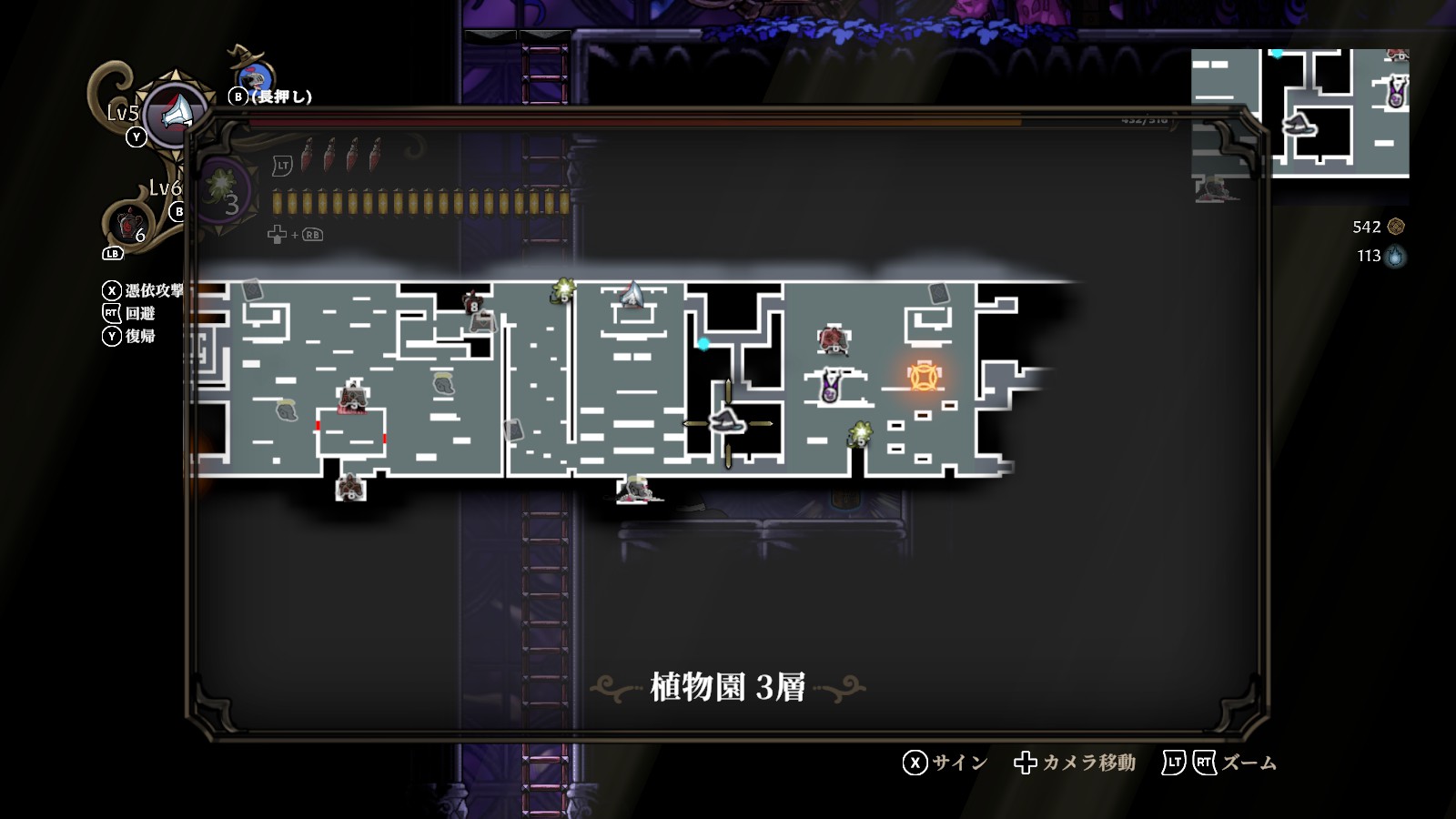The image size is (1456, 819).
Task: Pick the enemy marker in the red-gated room
Action: 352,397
